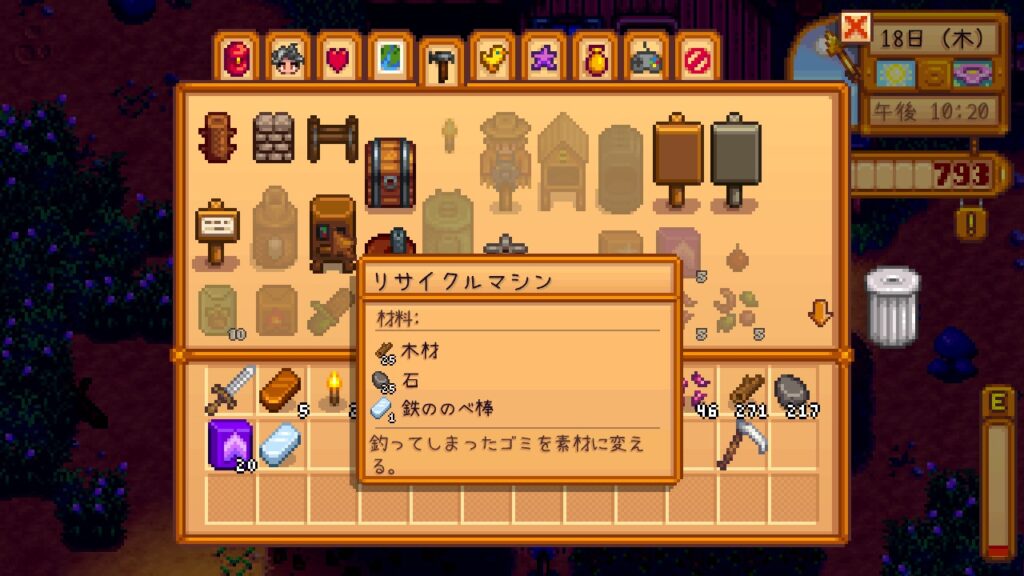Pick up the iron bar from inventory
This screenshot has width=1024, height=576.
coord(282,443)
